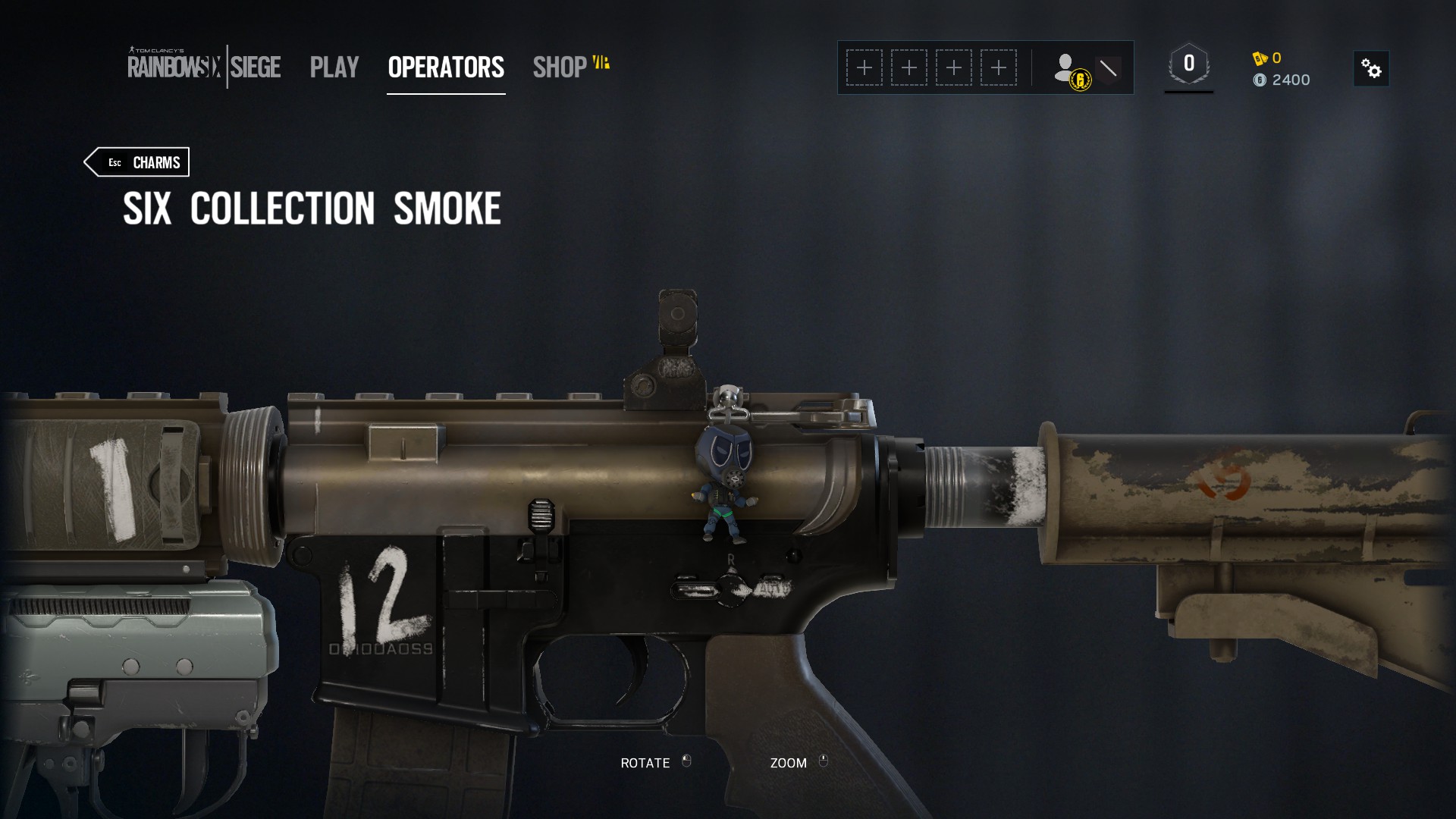Open the player profile avatar
Image resolution: width=1456 pixels, height=819 pixels.
coord(1069,69)
